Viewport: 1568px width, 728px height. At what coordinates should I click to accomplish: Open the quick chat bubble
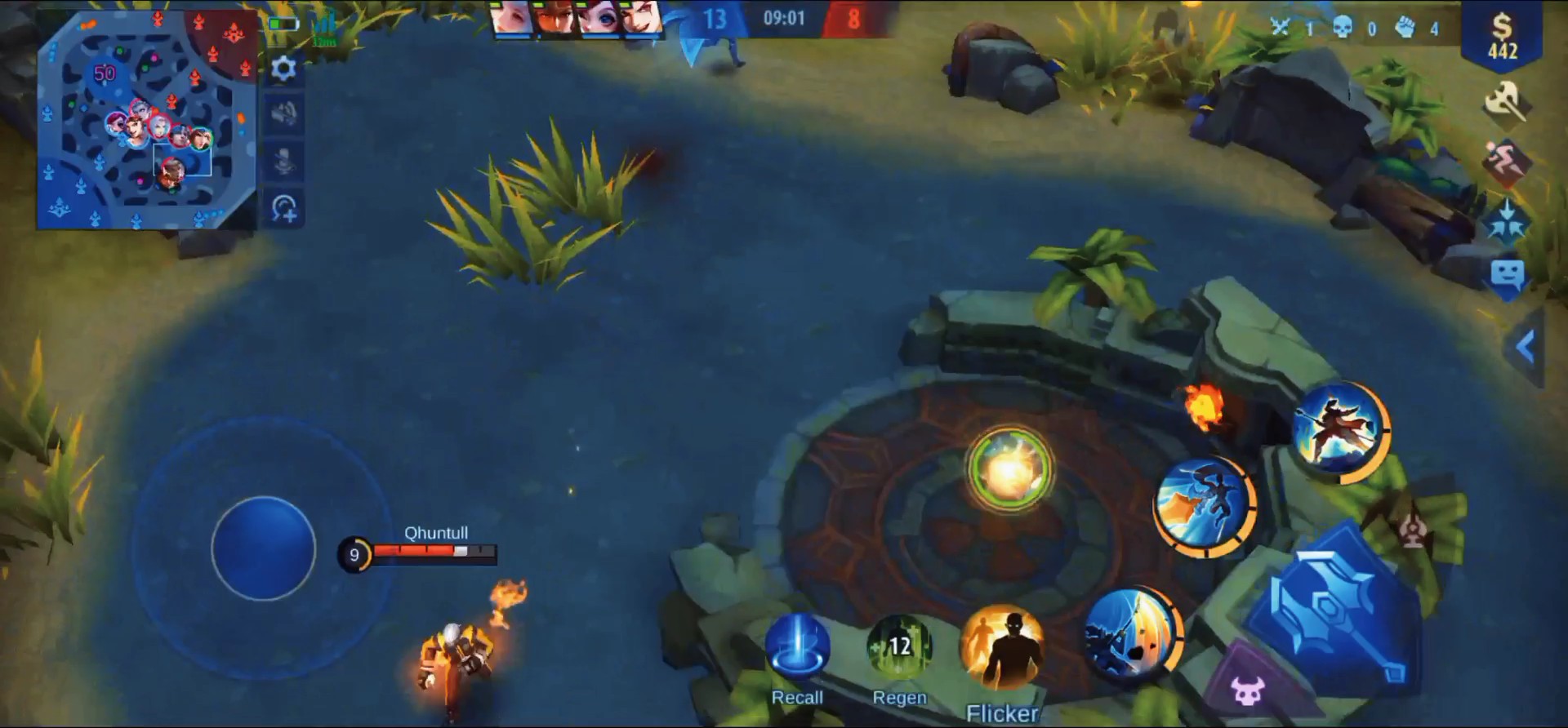1507,275
